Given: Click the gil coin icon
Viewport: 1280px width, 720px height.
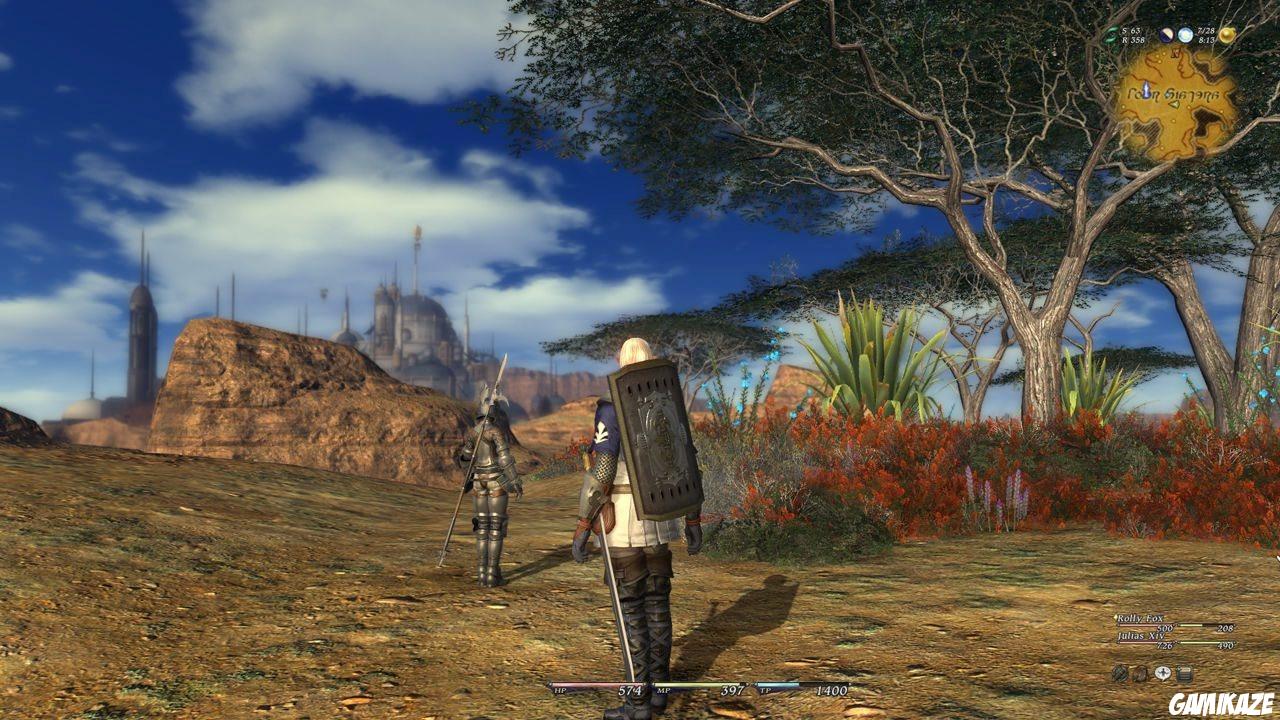Looking at the screenshot, I should tap(1228, 34).
